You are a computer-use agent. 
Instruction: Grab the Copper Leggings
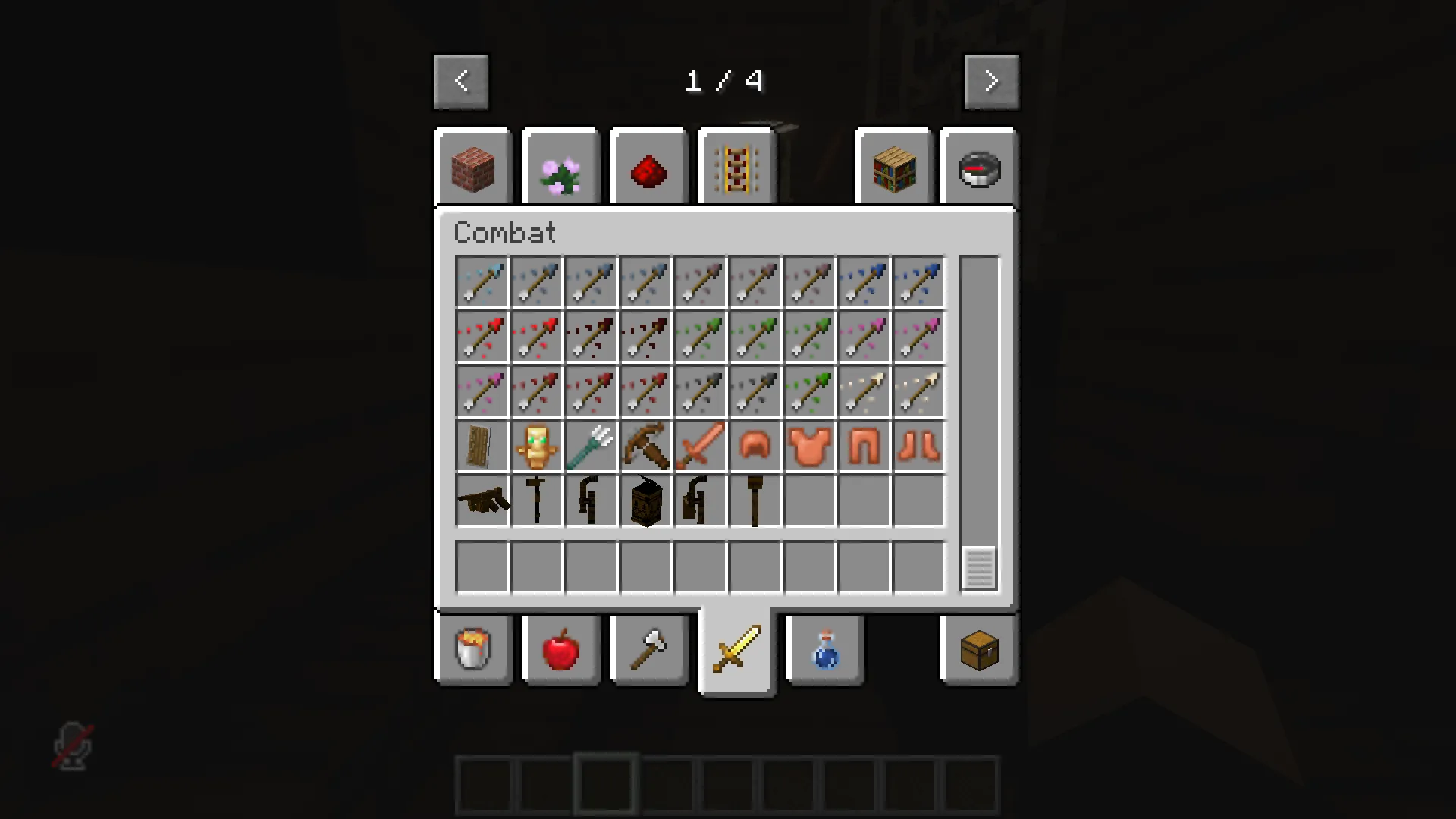pos(864,446)
